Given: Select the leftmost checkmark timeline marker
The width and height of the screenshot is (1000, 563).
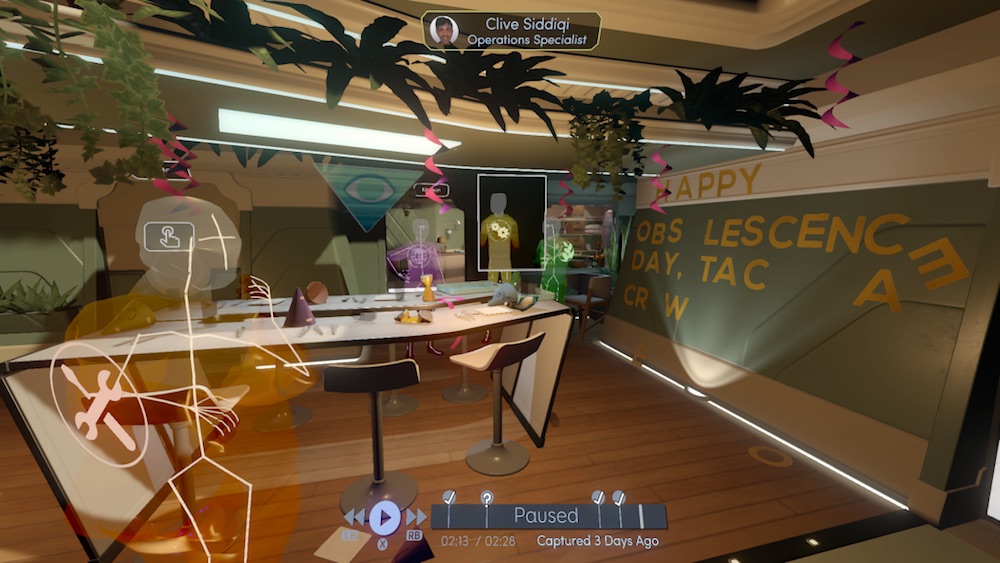Looking at the screenshot, I should pos(449,498).
